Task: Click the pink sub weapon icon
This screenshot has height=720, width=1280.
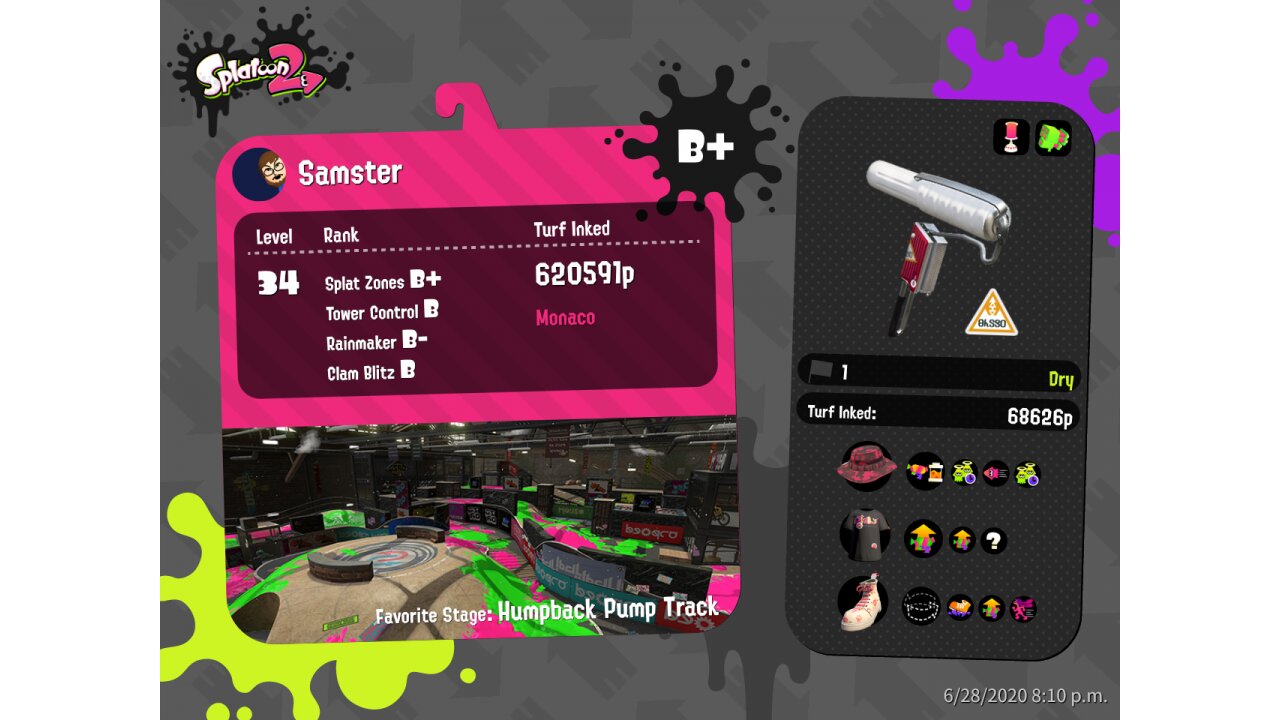Action: pyautogui.click(x=1011, y=137)
